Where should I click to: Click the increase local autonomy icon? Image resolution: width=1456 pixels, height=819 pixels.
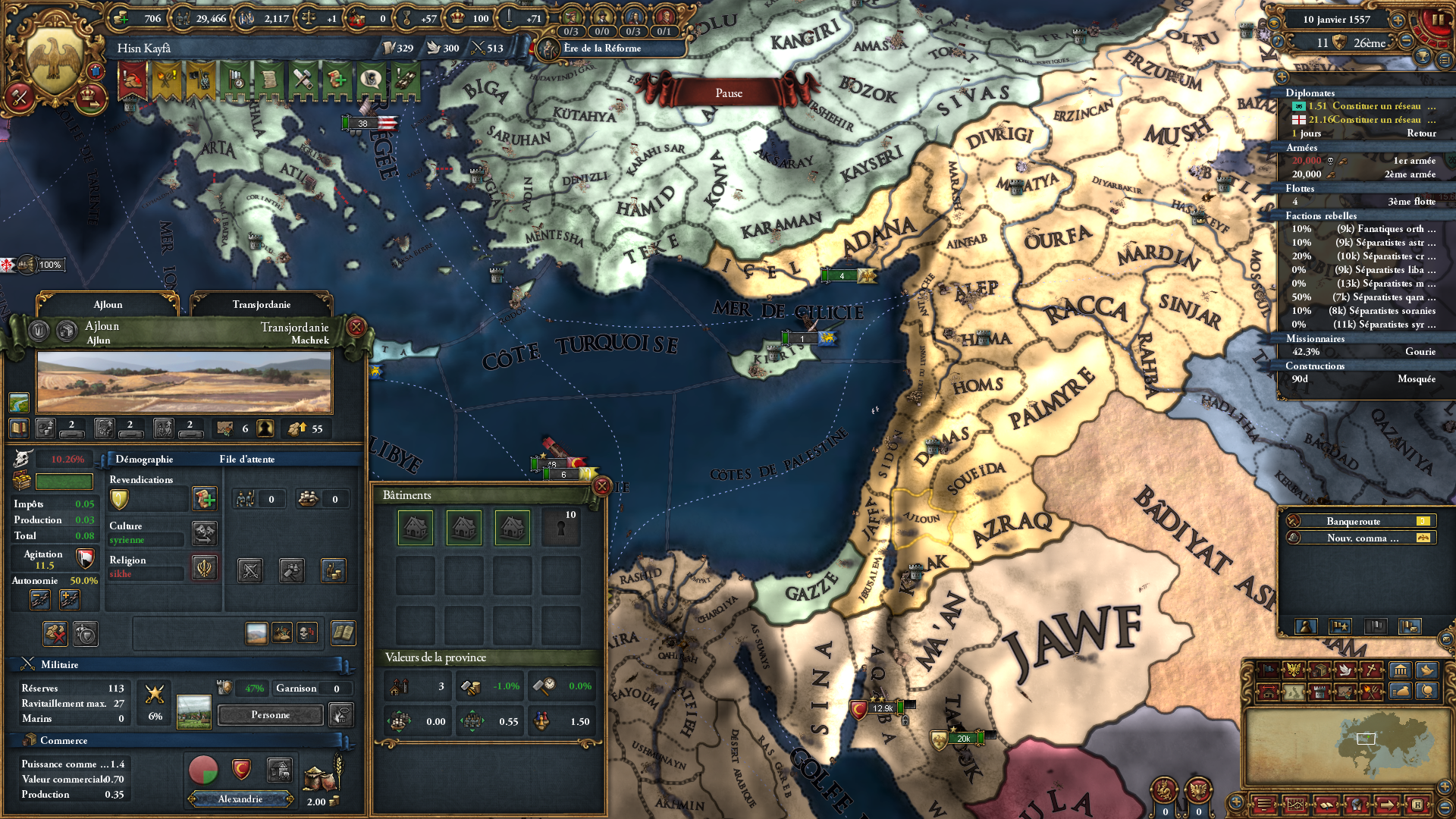click(x=68, y=599)
